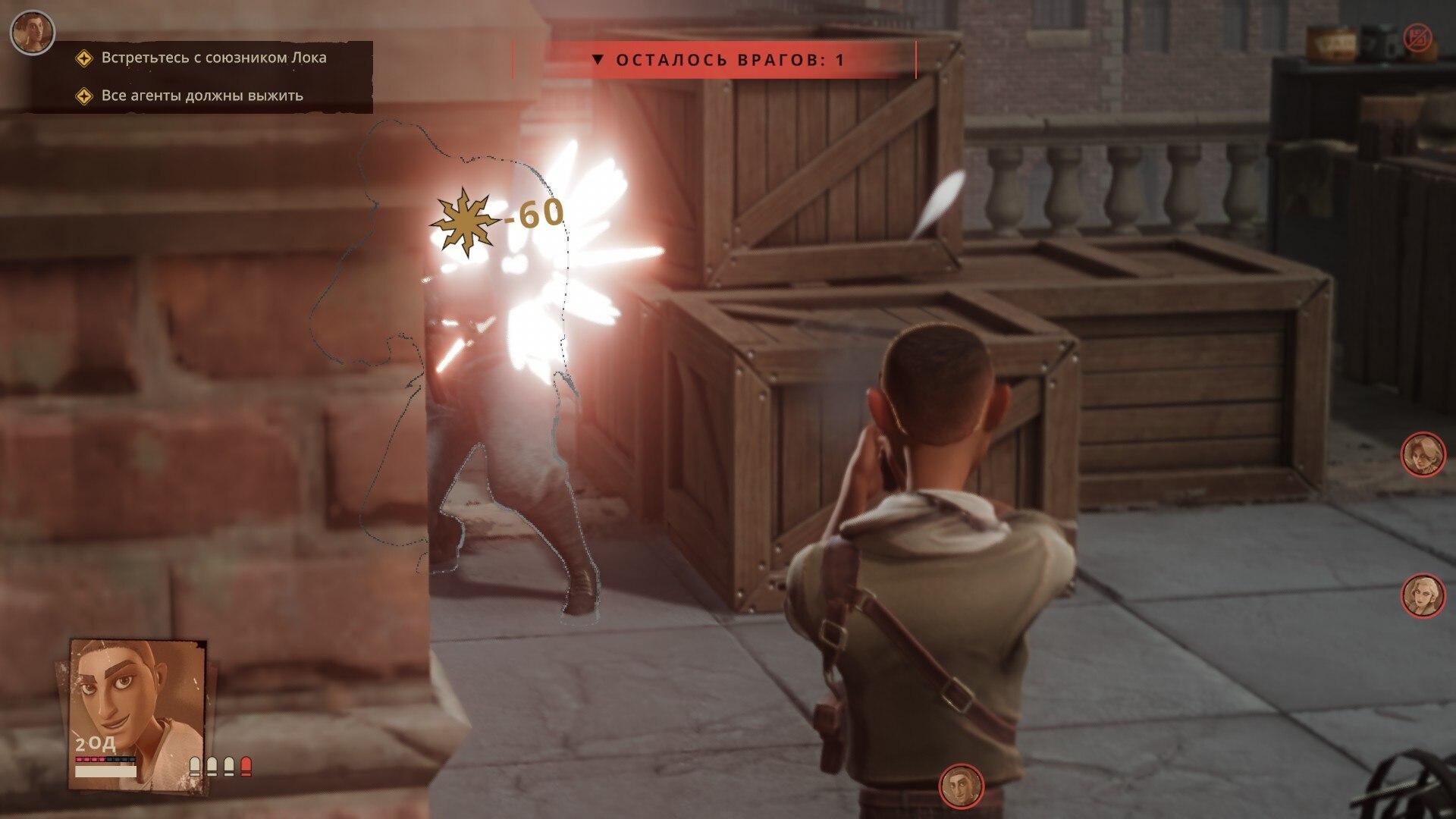Select the objective about meeting Lok's ally

point(213,58)
